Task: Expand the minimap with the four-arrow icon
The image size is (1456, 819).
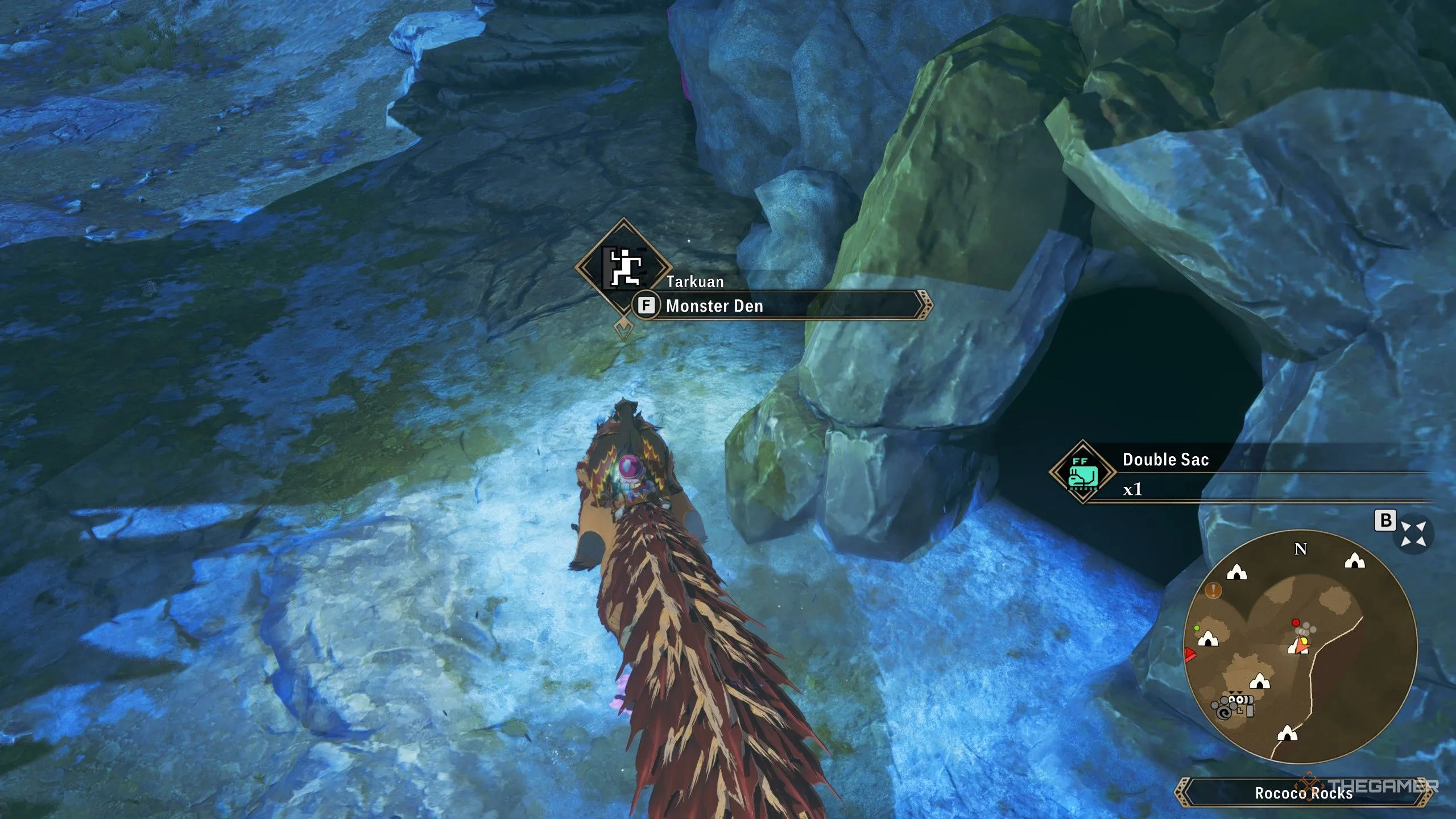Action: pyautogui.click(x=1413, y=534)
